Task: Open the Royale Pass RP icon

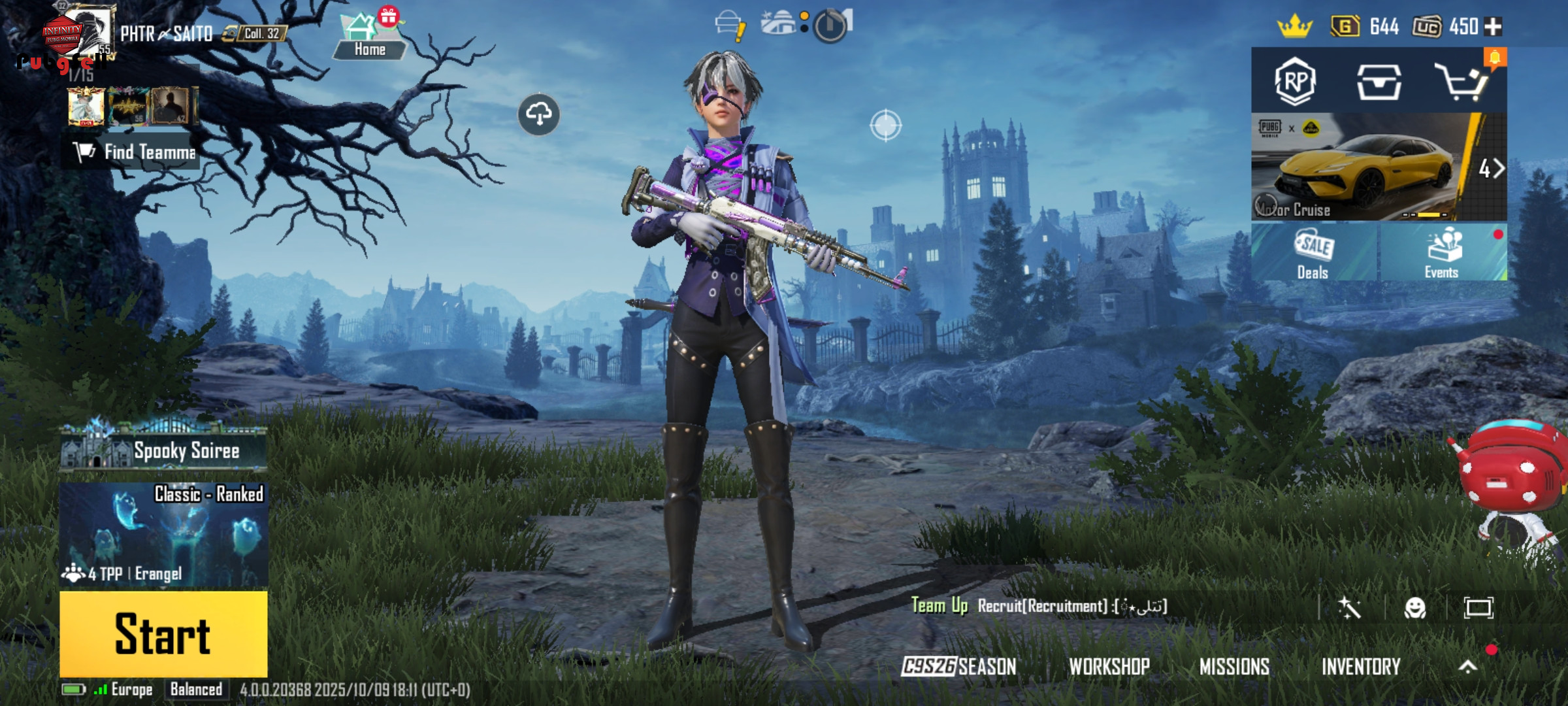Action: coord(1295,82)
